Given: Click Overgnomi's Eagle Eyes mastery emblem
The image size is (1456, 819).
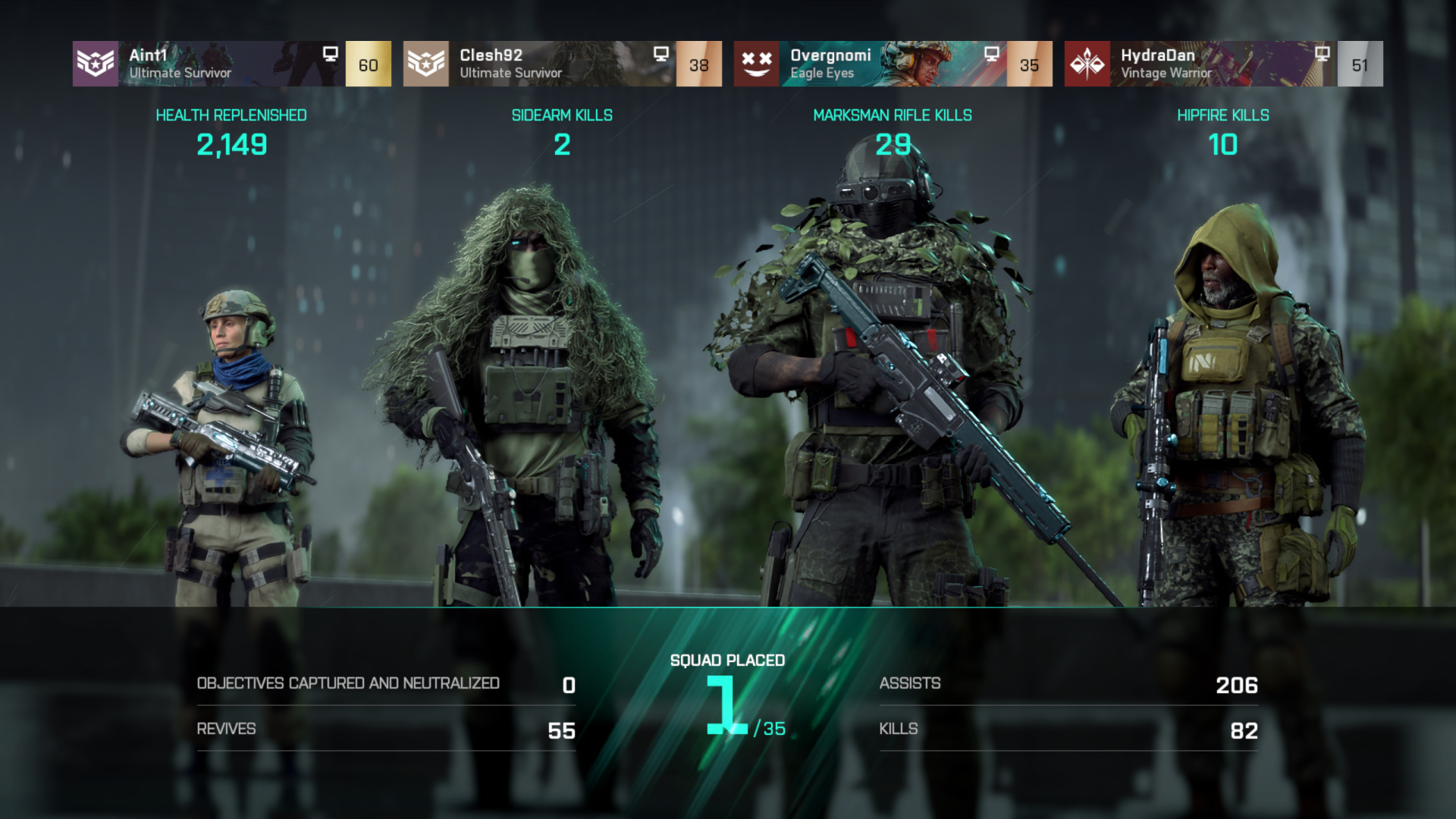Looking at the screenshot, I should [x=757, y=64].
